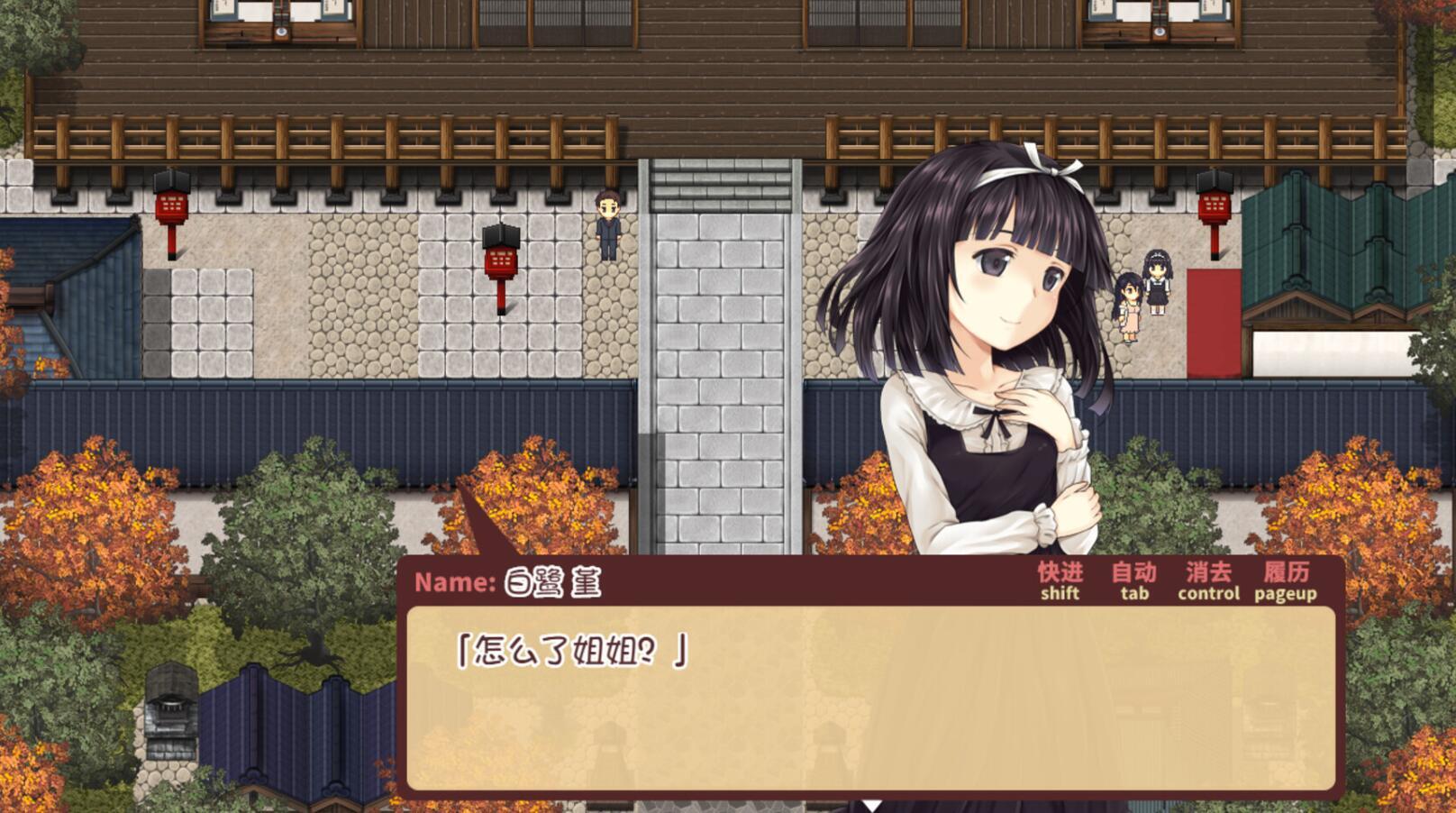Turn on 自动 auto-read mode
This screenshot has width=1456, height=813.
pos(1133,572)
